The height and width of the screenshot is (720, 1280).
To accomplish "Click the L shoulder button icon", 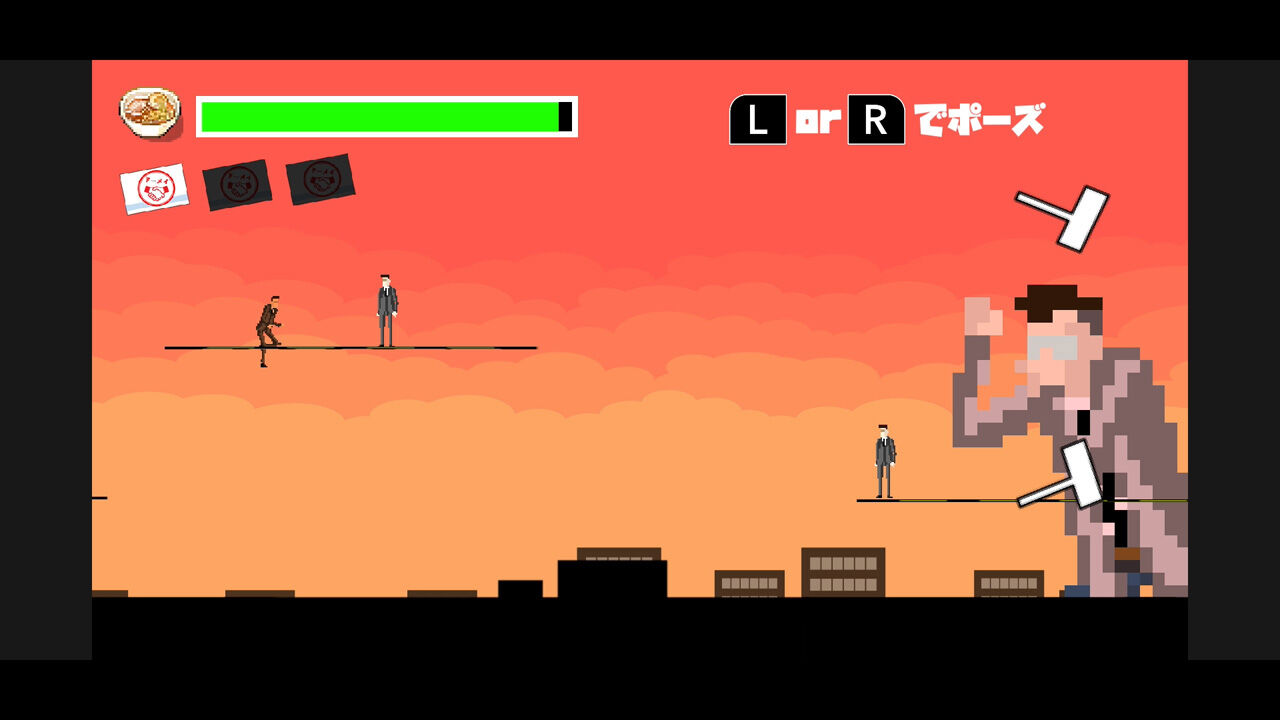I will (x=757, y=121).
